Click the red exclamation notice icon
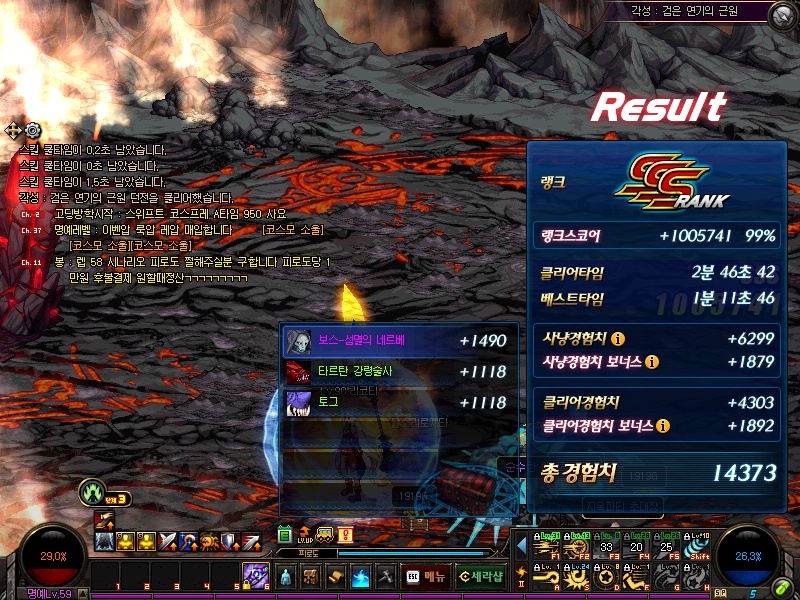The width and height of the screenshot is (800, 600). pyautogui.click(x=344, y=534)
